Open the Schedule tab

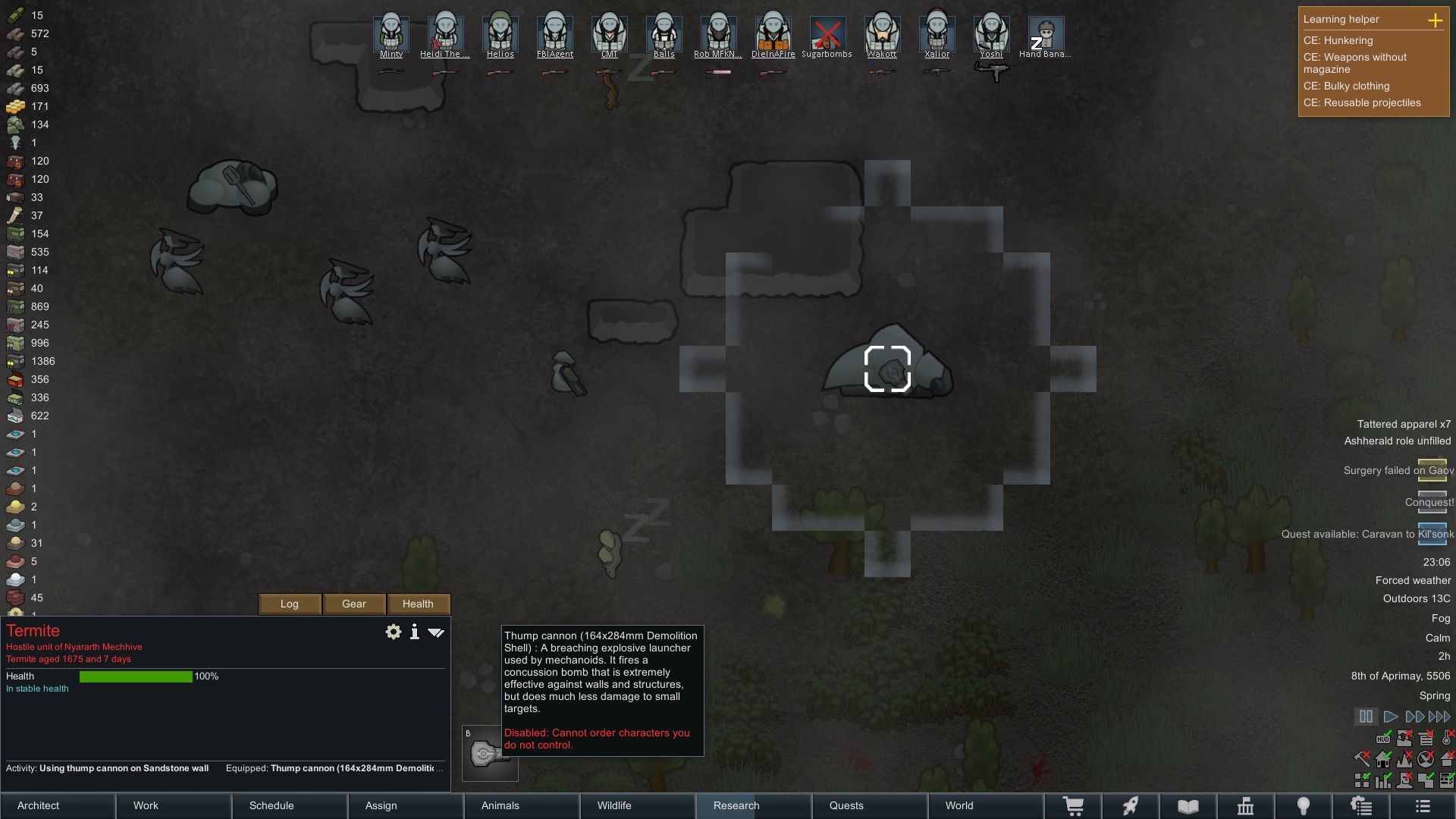(290, 805)
